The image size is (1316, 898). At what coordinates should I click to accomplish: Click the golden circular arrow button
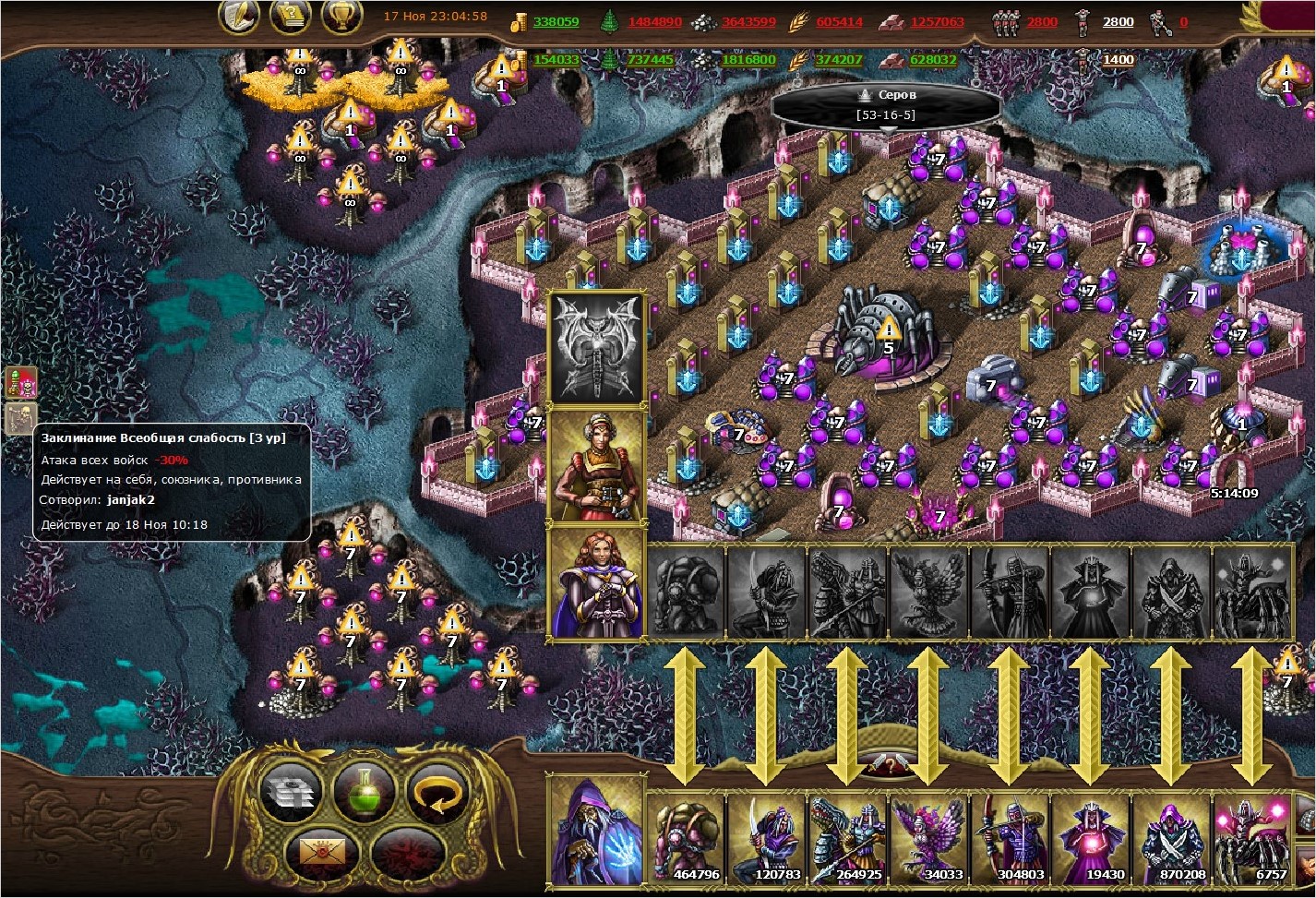click(x=437, y=791)
